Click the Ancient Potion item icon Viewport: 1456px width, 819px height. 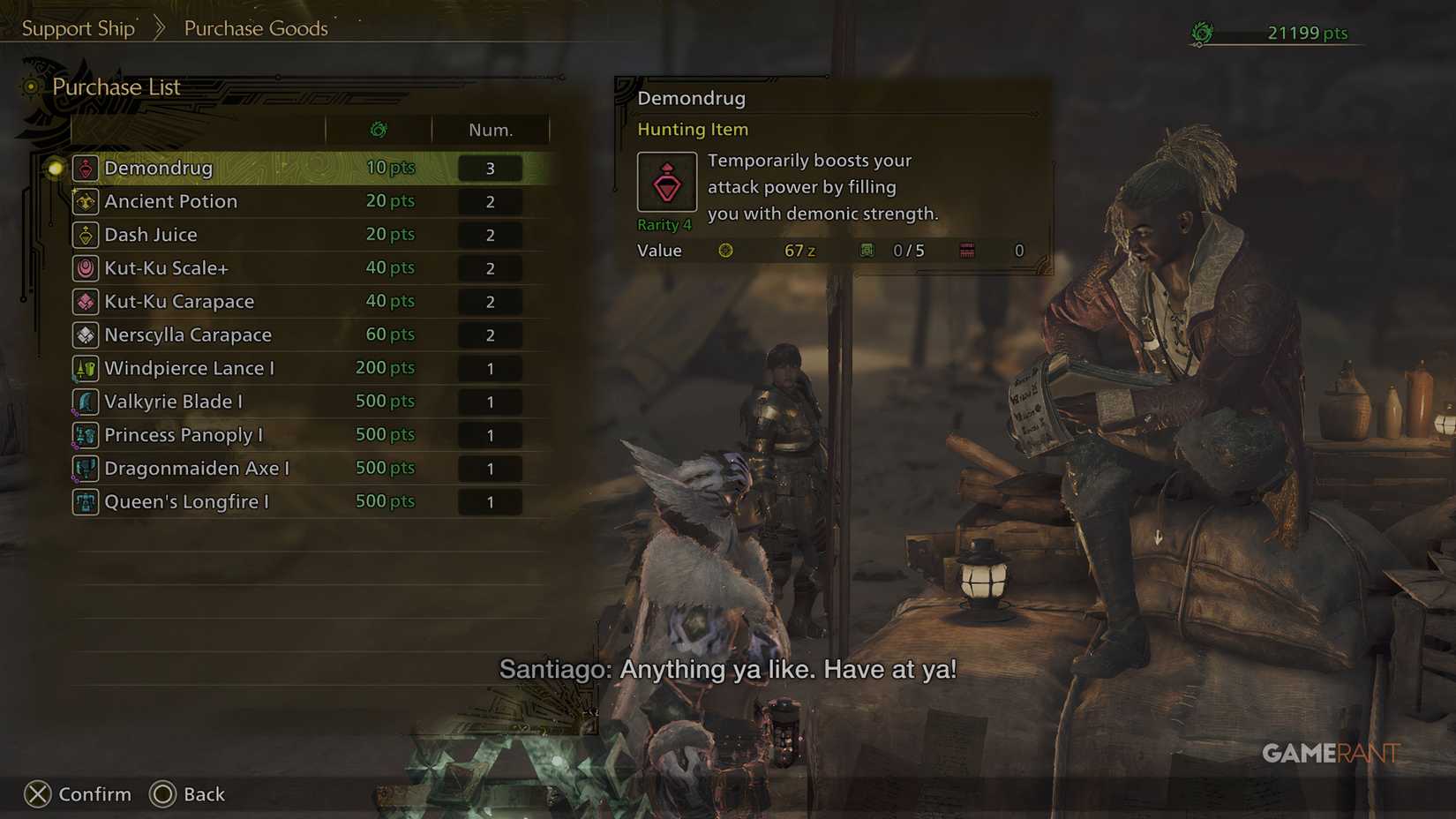click(x=85, y=201)
